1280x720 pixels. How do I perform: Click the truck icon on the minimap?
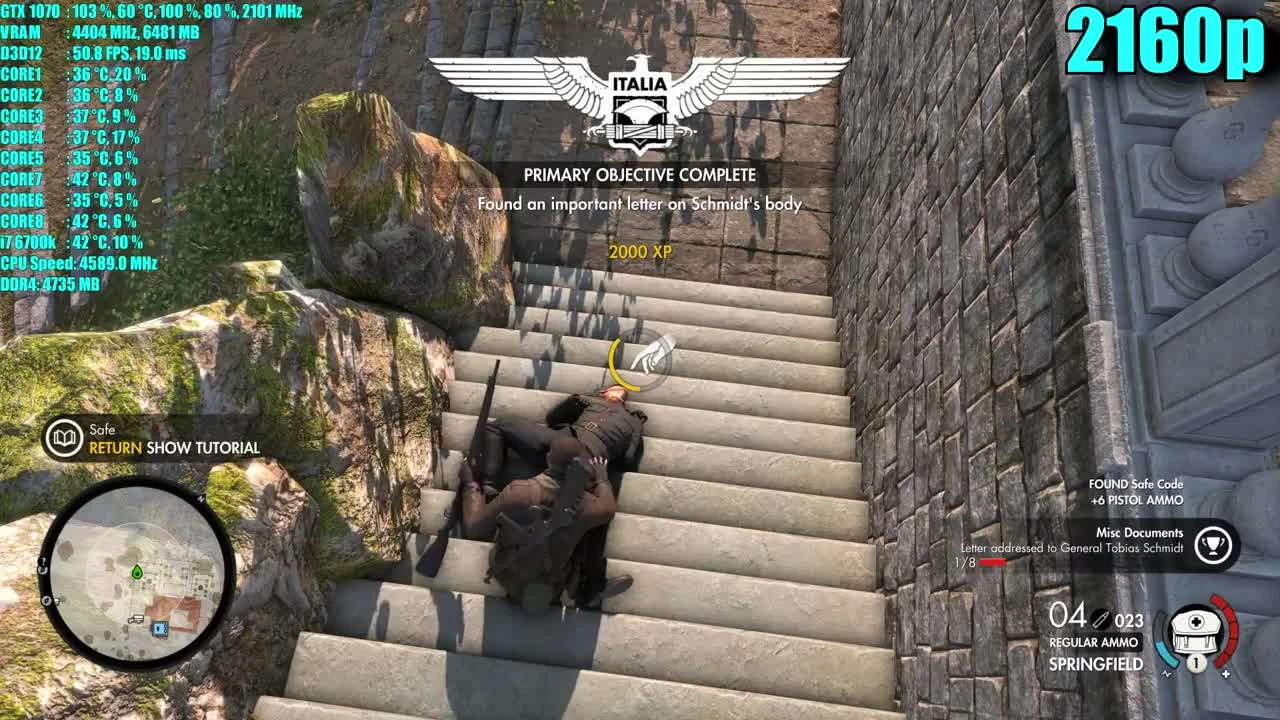[135, 618]
